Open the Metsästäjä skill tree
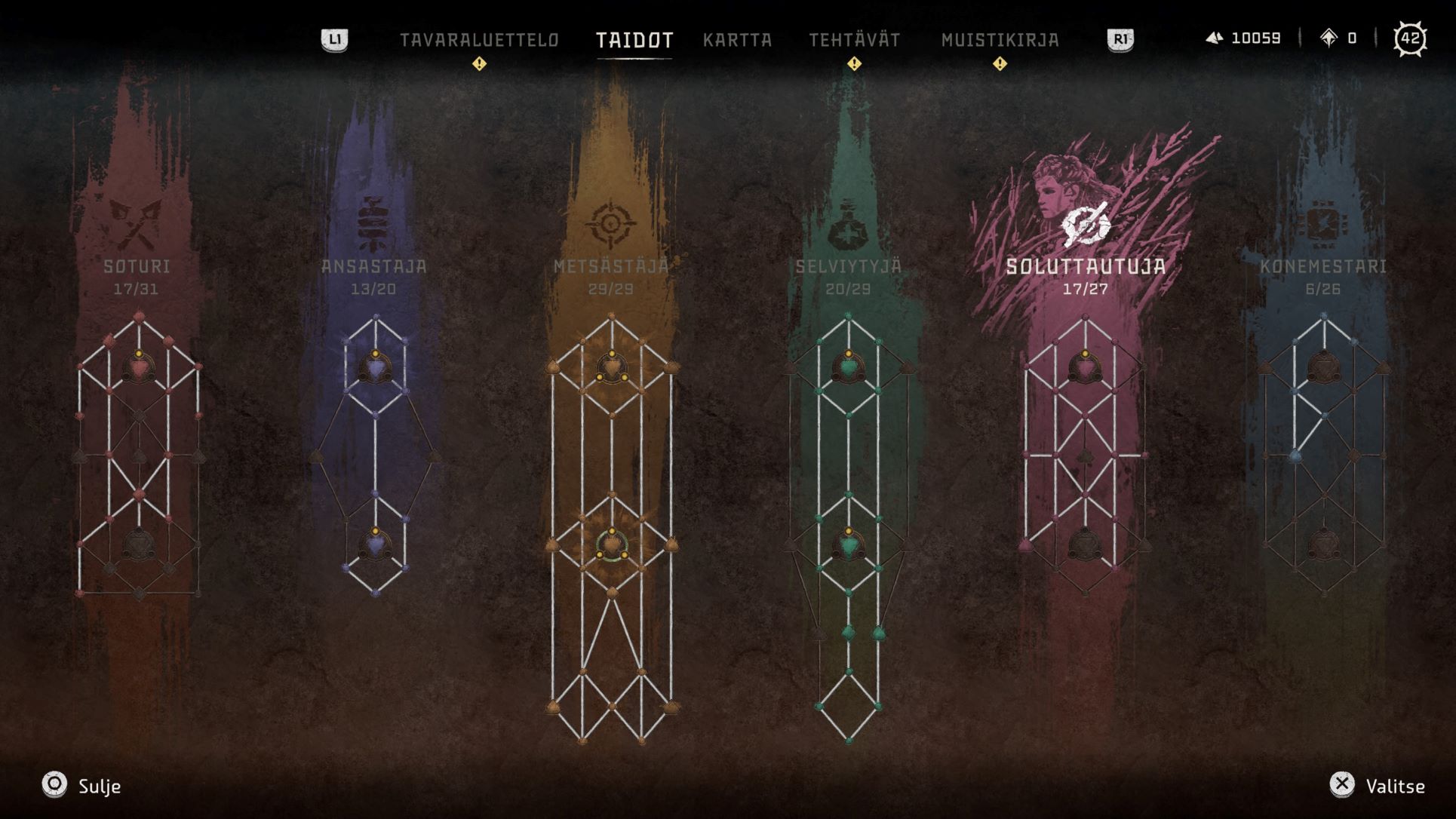The width and height of the screenshot is (1456, 819). [611, 266]
